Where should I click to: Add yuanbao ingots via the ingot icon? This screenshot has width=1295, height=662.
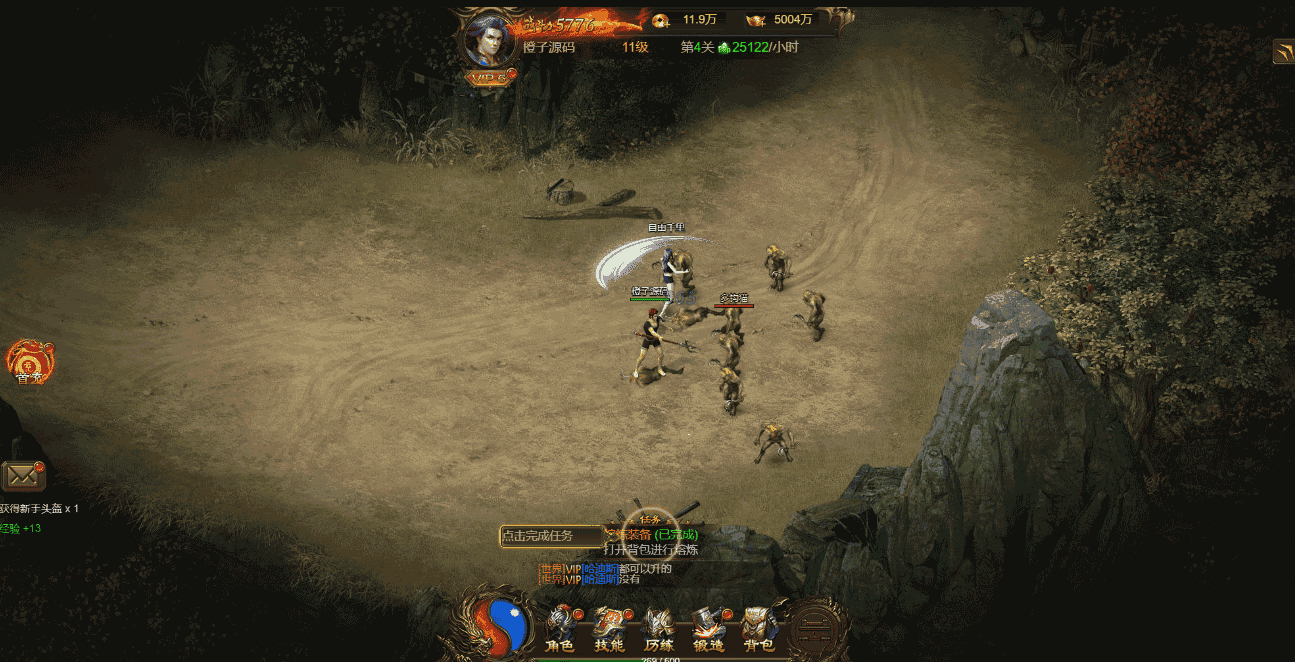tap(755, 20)
